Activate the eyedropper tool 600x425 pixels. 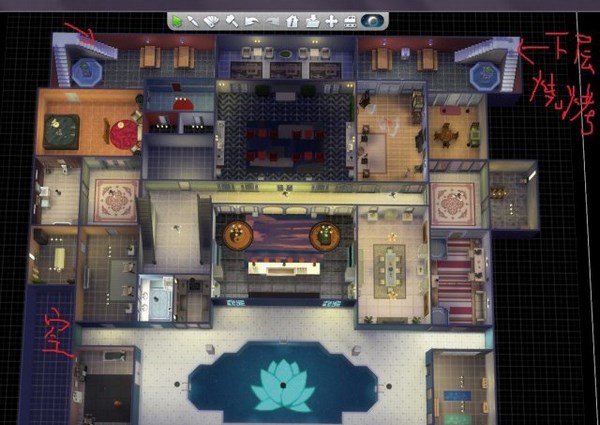point(193,19)
